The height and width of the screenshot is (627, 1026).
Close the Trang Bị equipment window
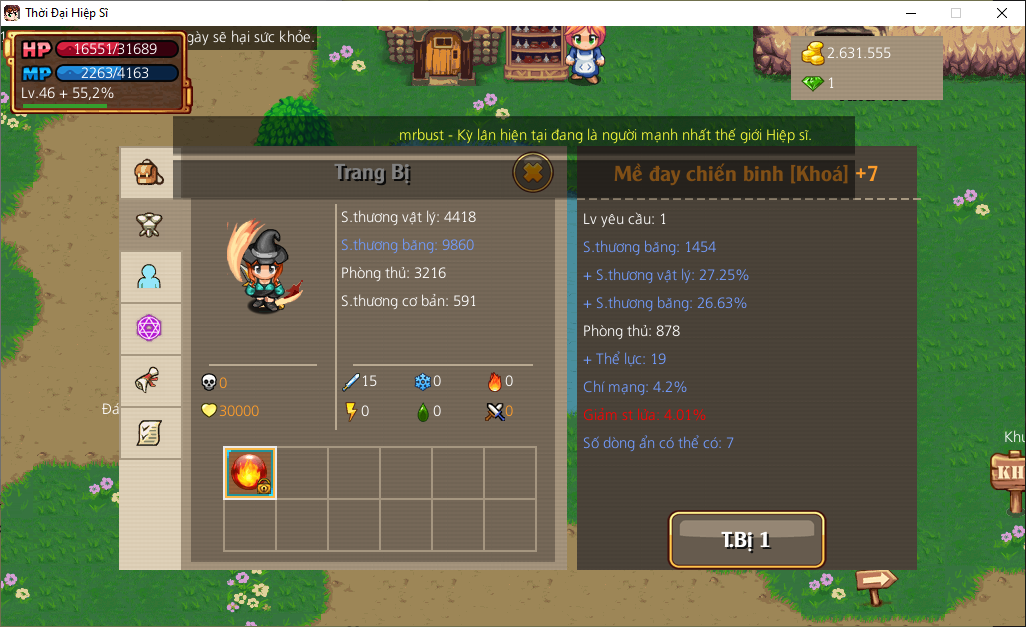pyautogui.click(x=533, y=173)
